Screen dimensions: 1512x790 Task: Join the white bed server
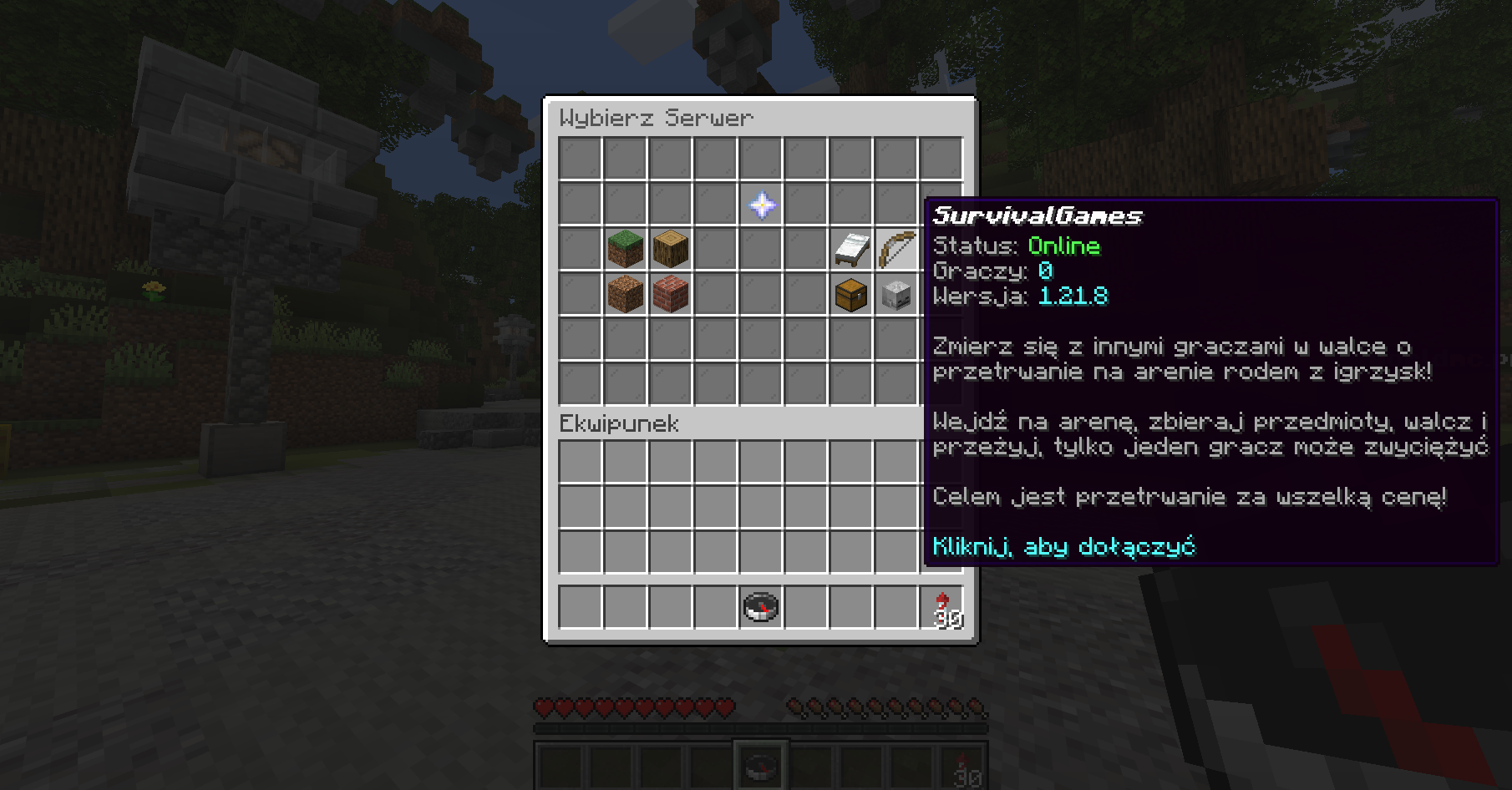(x=851, y=249)
